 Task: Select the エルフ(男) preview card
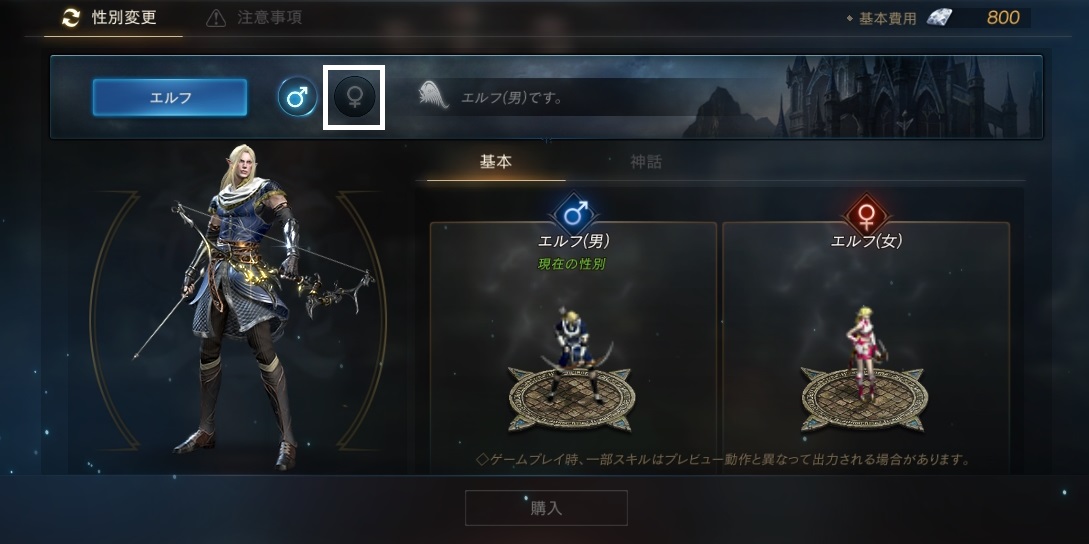(573, 340)
